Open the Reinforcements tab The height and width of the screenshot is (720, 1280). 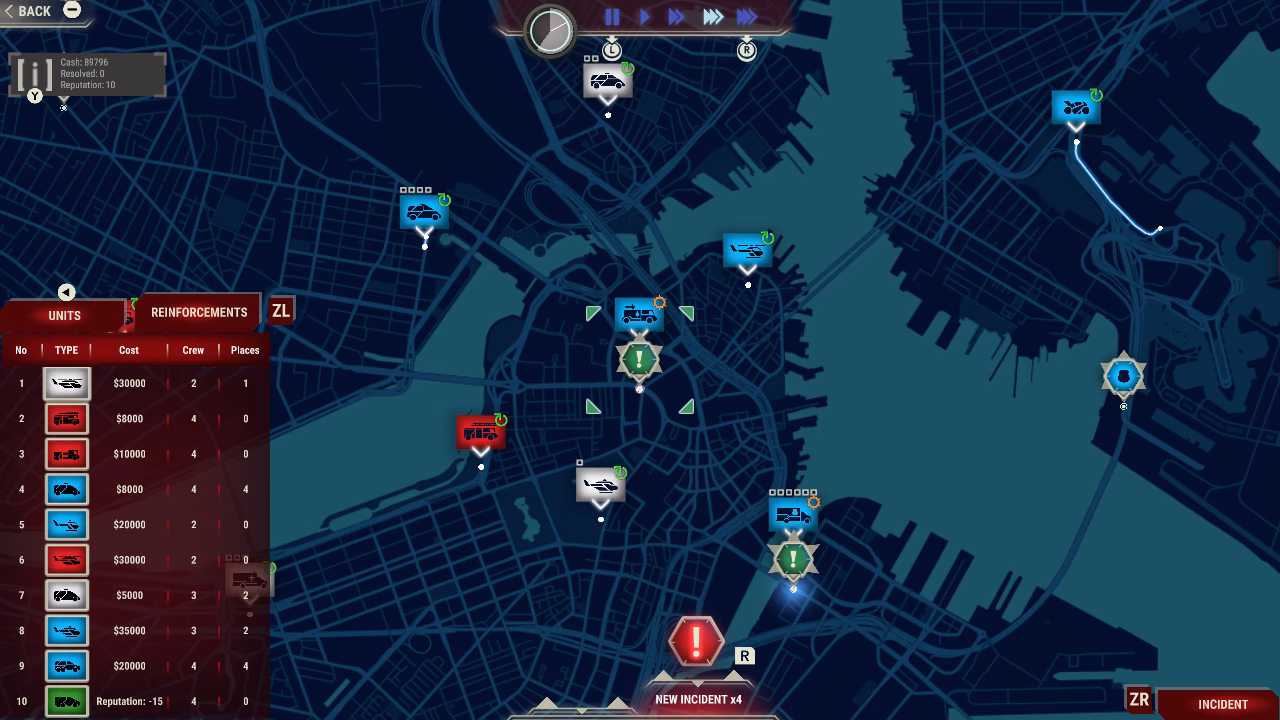coord(199,312)
